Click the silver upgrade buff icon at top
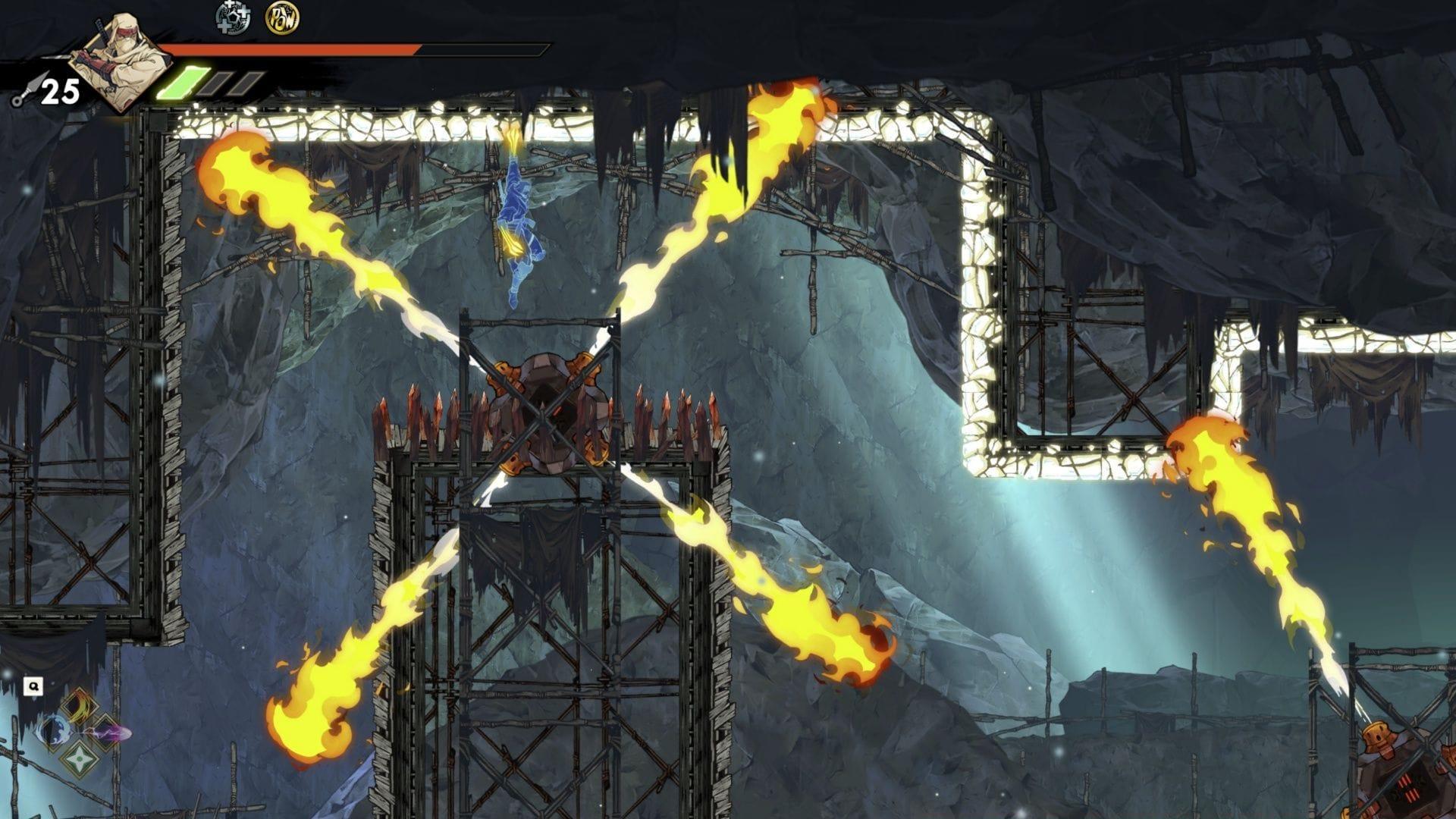This screenshot has height=819, width=1456. 232,18
